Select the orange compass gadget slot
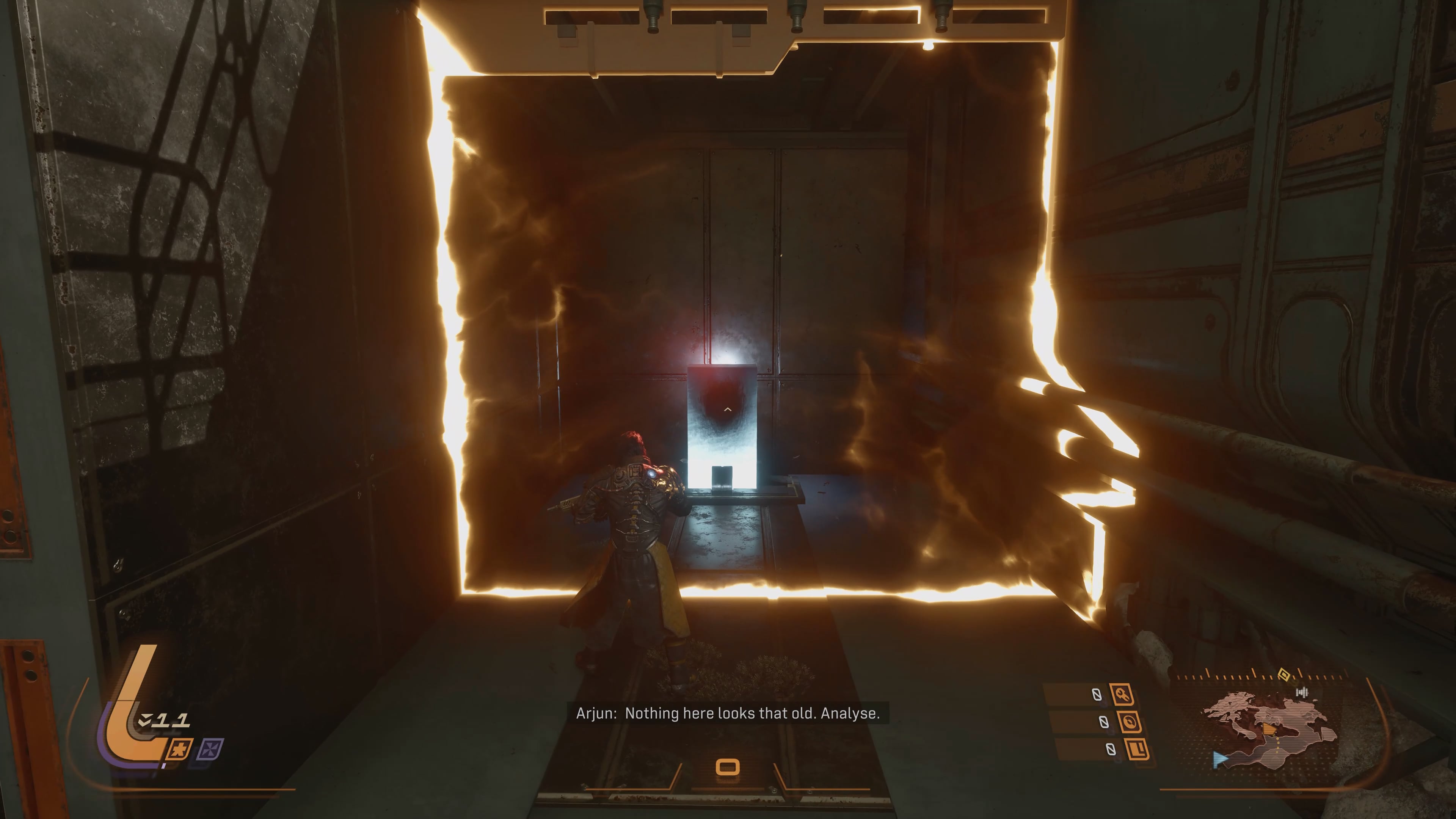 point(1129,722)
